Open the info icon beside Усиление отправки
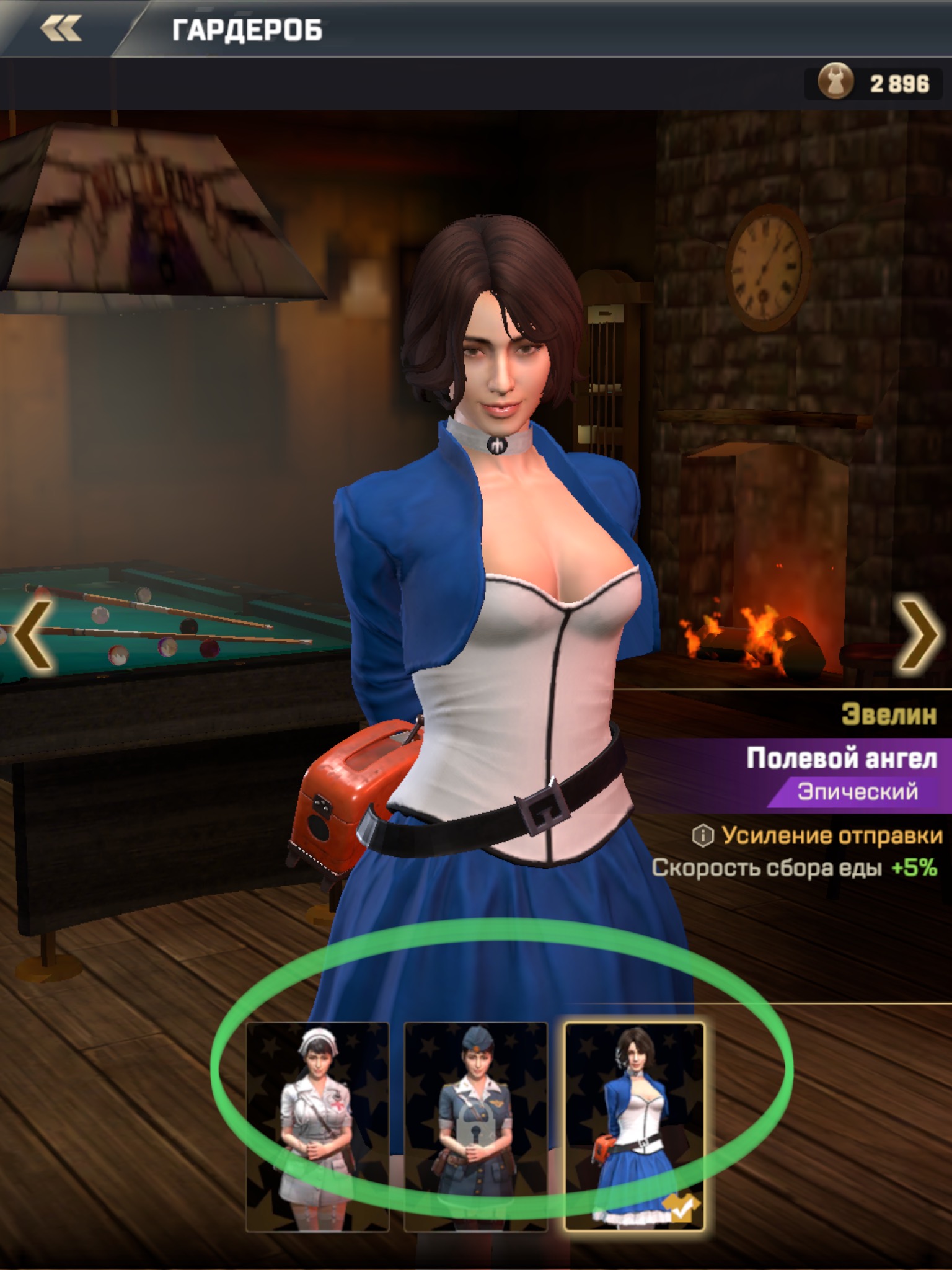The image size is (952, 1270). coord(703,836)
